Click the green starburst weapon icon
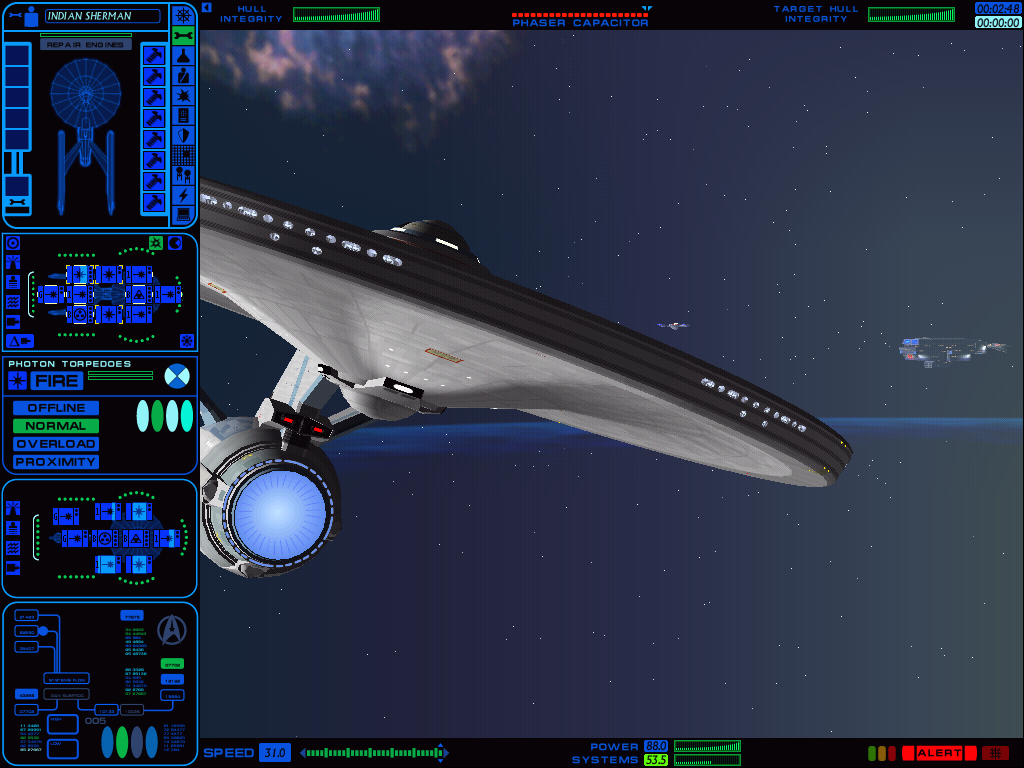 tap(156, 243)
